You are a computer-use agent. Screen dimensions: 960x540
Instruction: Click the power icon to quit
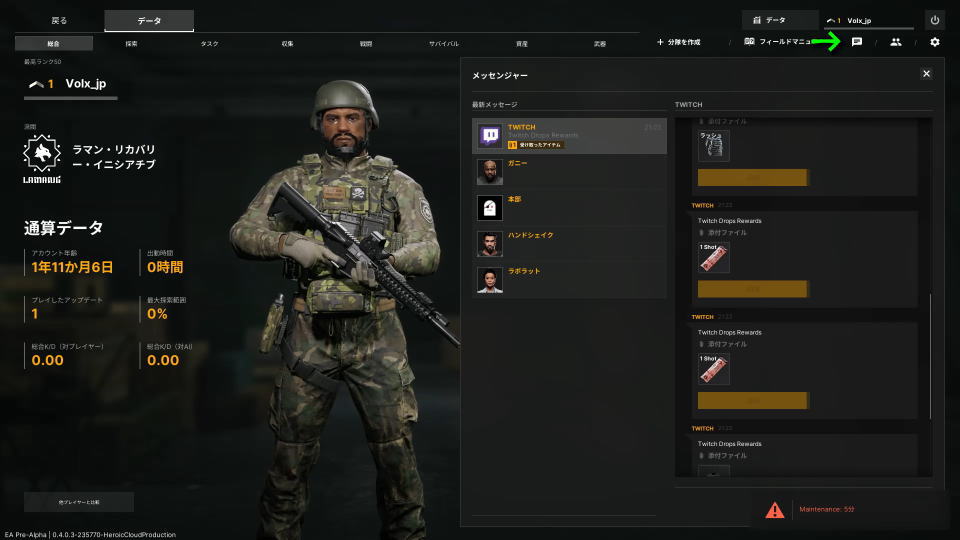935,20
